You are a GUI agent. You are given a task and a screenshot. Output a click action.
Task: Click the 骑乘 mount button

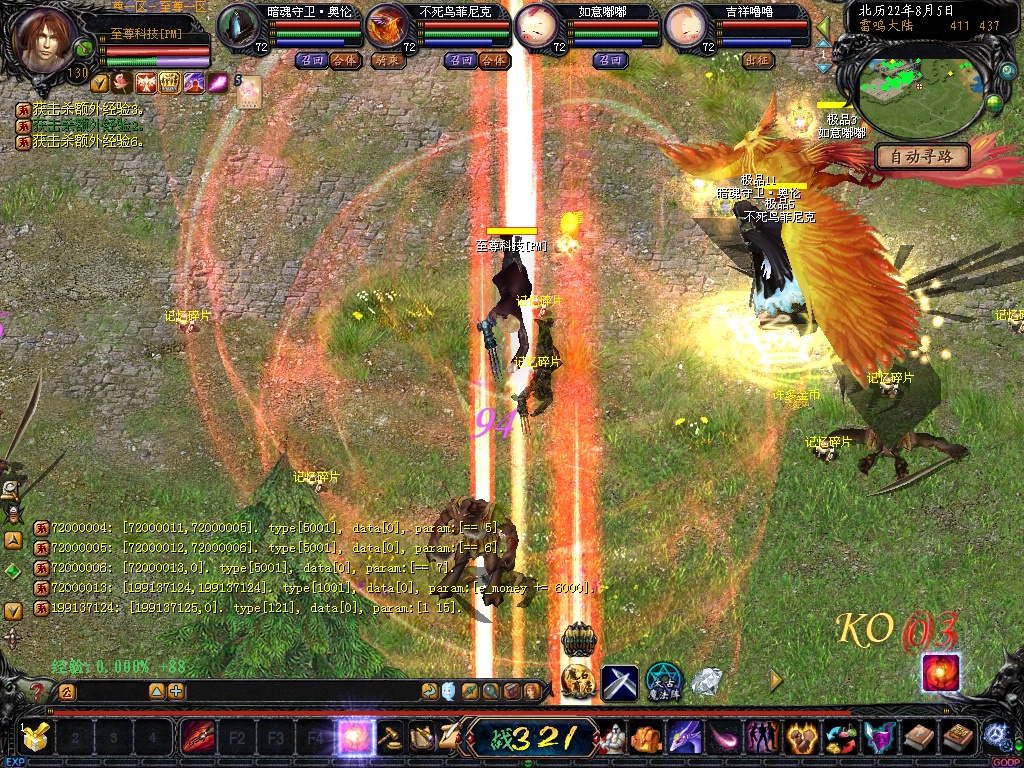click(386, 60)
